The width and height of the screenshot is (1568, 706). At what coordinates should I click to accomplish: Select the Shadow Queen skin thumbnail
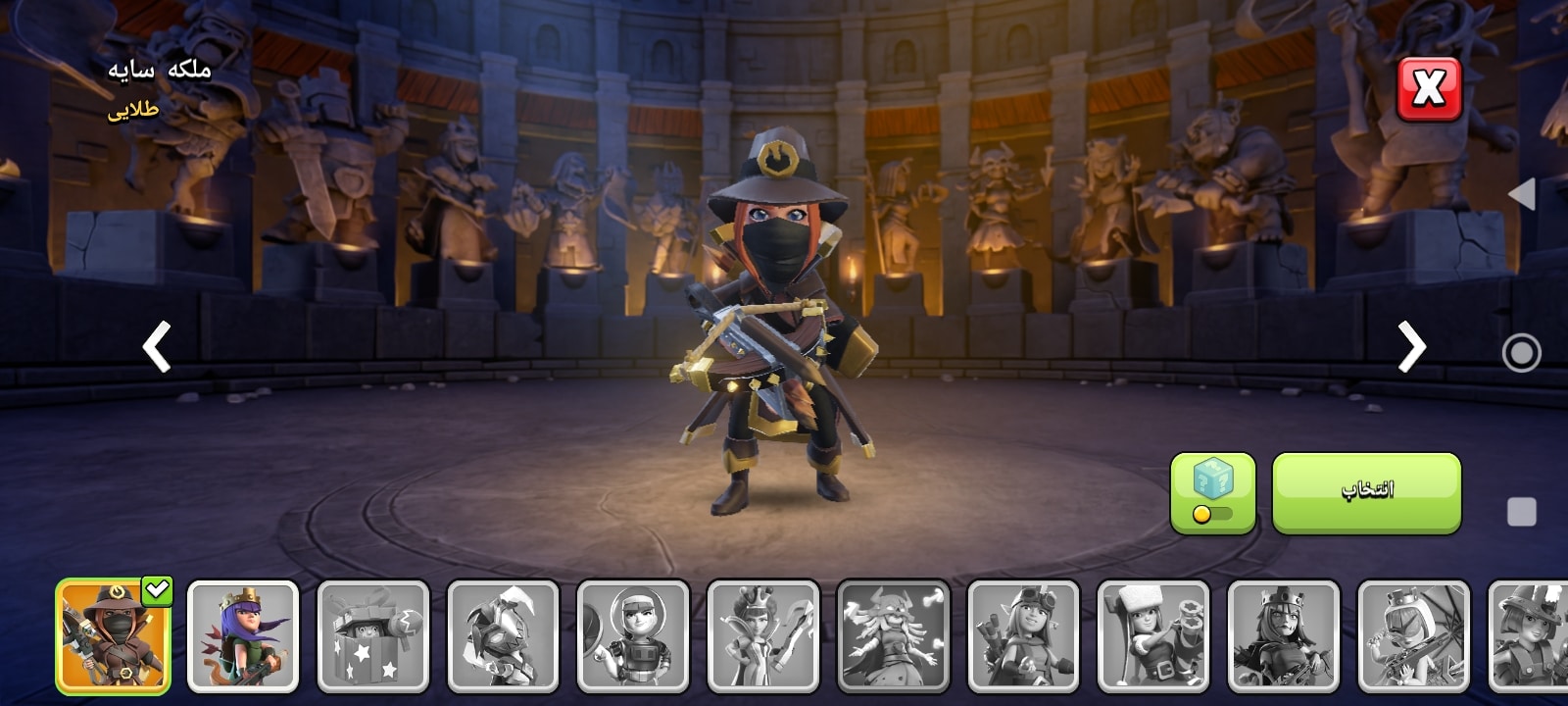click(x=113, y=636)
